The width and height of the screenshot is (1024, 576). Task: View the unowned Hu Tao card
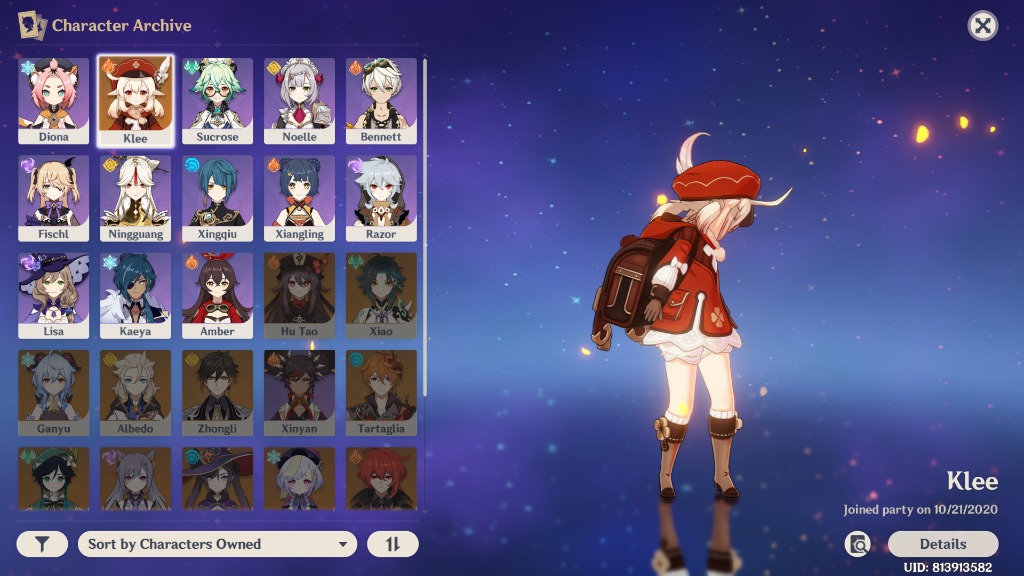point(299,294)
